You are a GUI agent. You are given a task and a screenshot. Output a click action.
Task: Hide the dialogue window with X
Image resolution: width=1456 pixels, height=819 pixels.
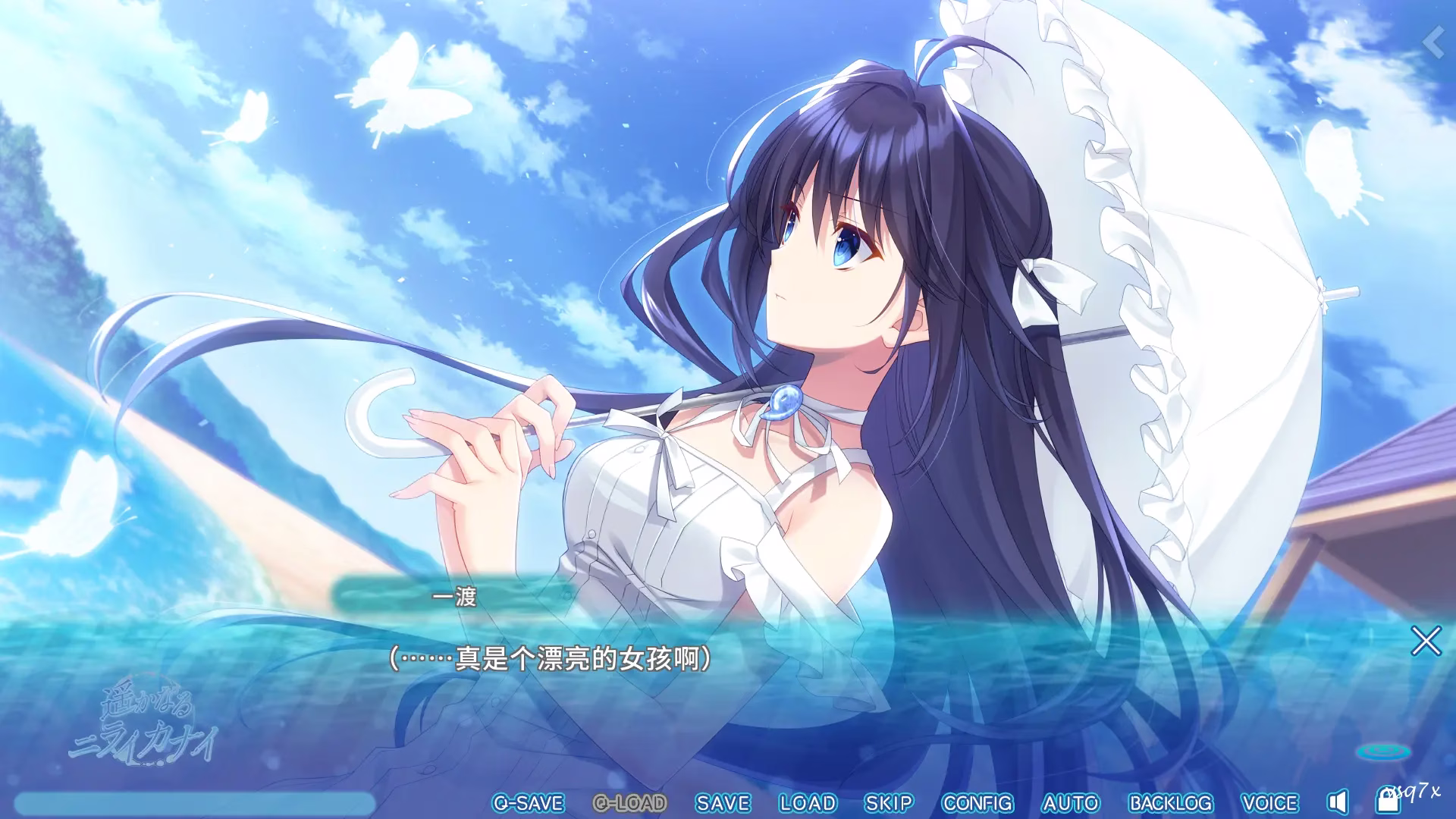1426,642
